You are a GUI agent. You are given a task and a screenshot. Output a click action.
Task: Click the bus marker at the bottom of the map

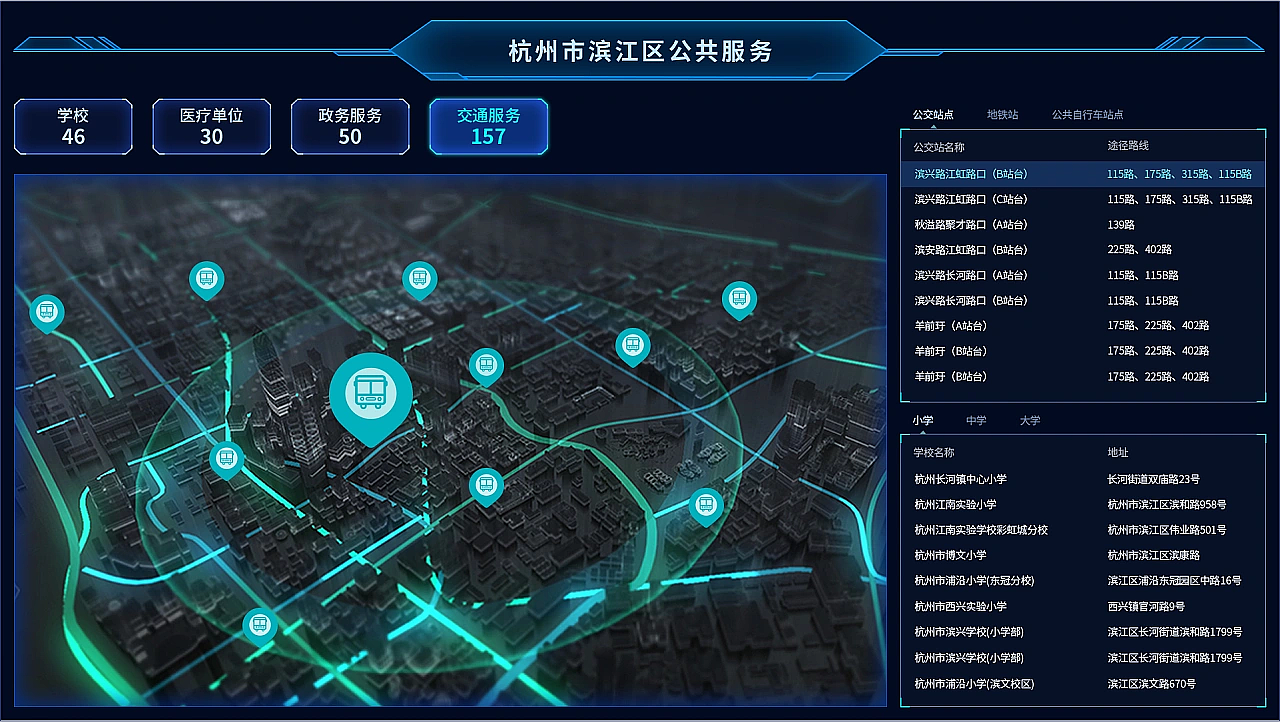(260, 624)
